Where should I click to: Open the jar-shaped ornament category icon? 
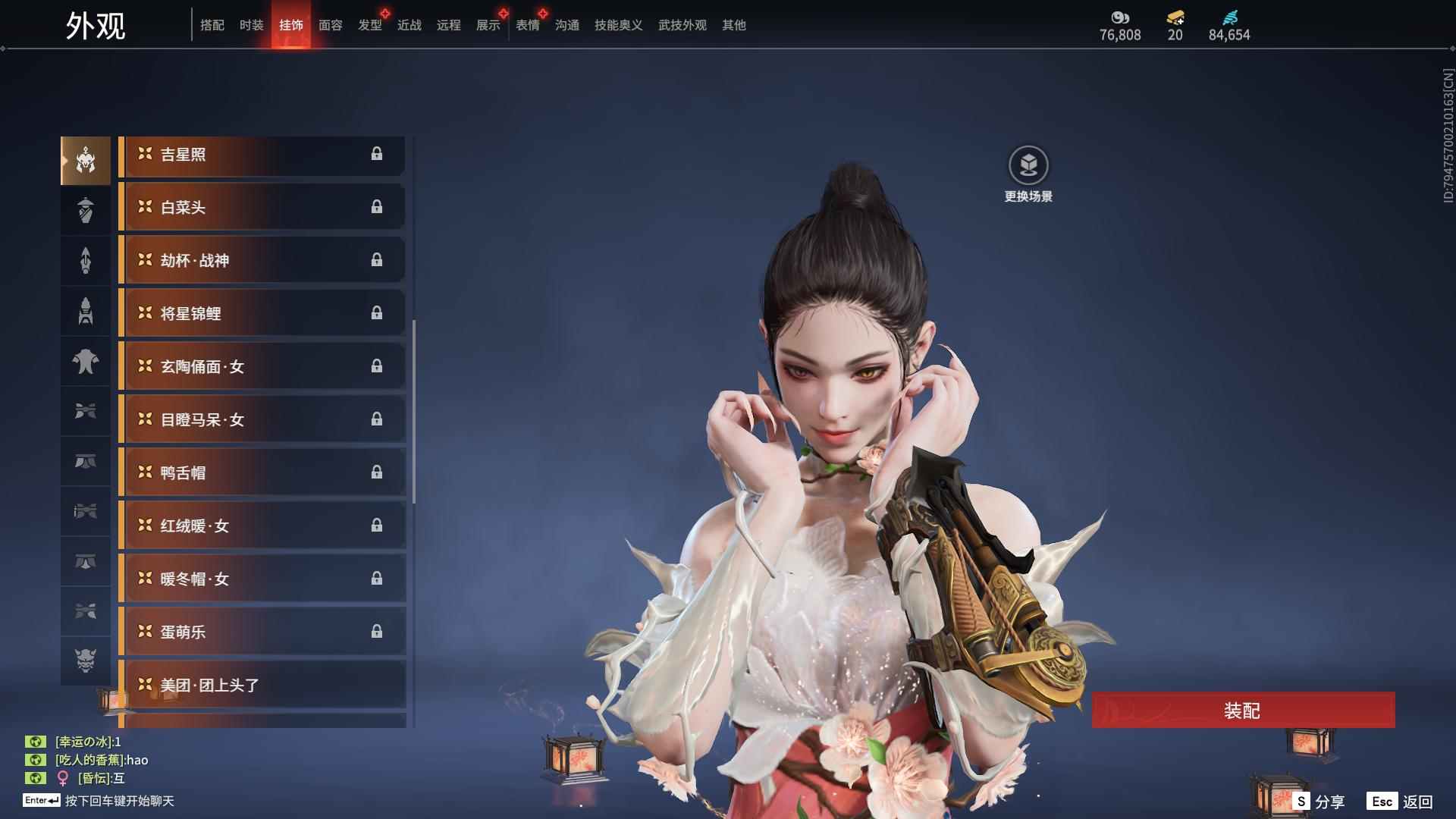85,210
